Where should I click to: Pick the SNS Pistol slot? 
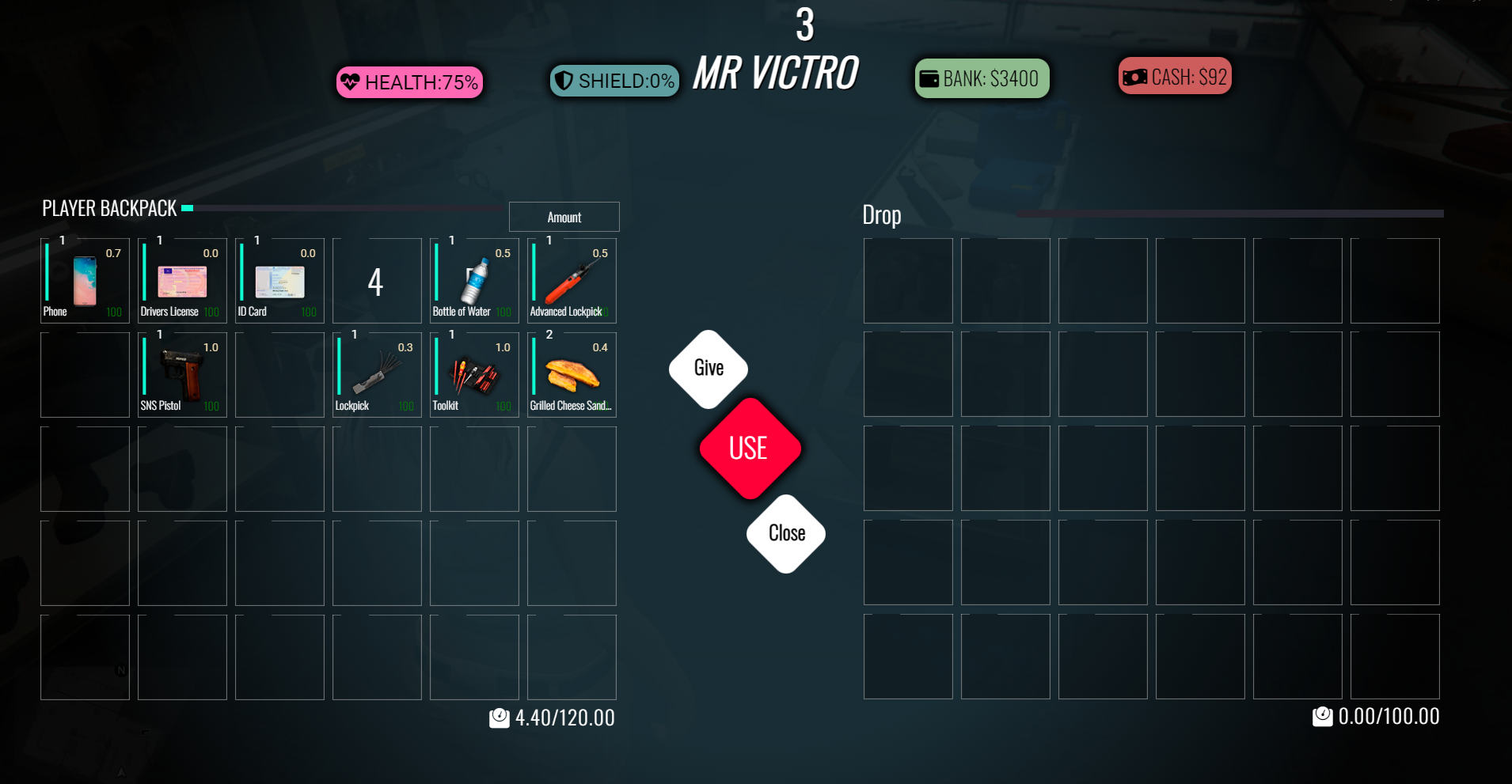(x=182, y=375)
